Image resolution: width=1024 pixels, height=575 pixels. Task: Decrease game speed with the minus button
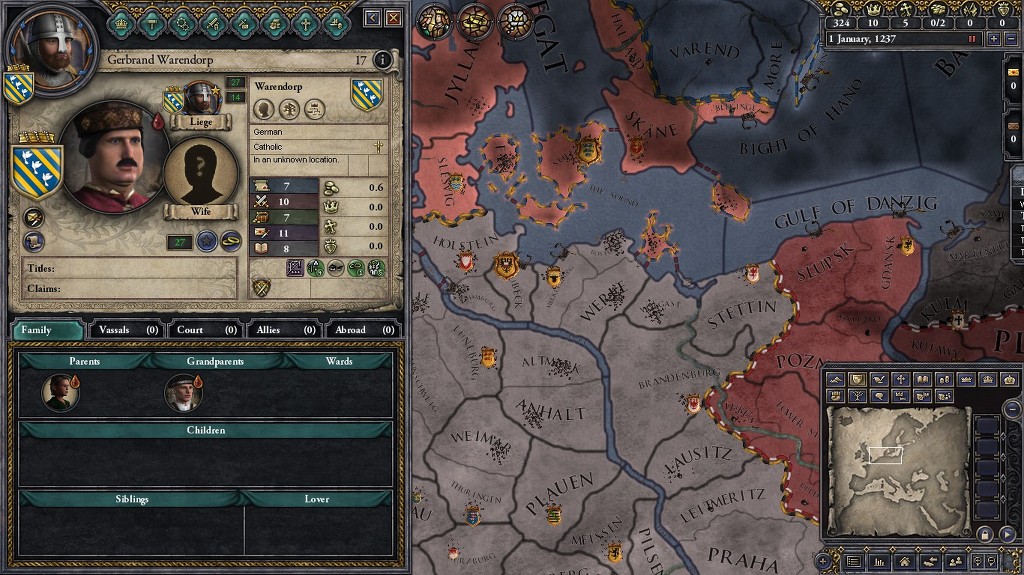point(1010,38)
